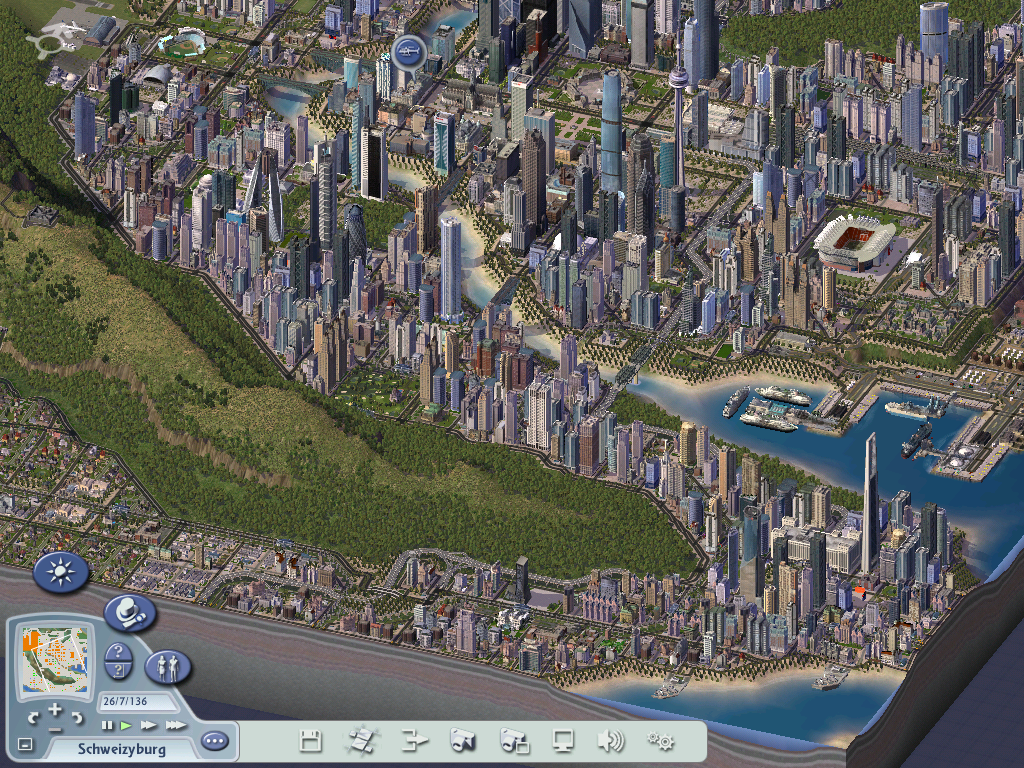
Task: Activate the upper question mark query tool
Action: 118,653
